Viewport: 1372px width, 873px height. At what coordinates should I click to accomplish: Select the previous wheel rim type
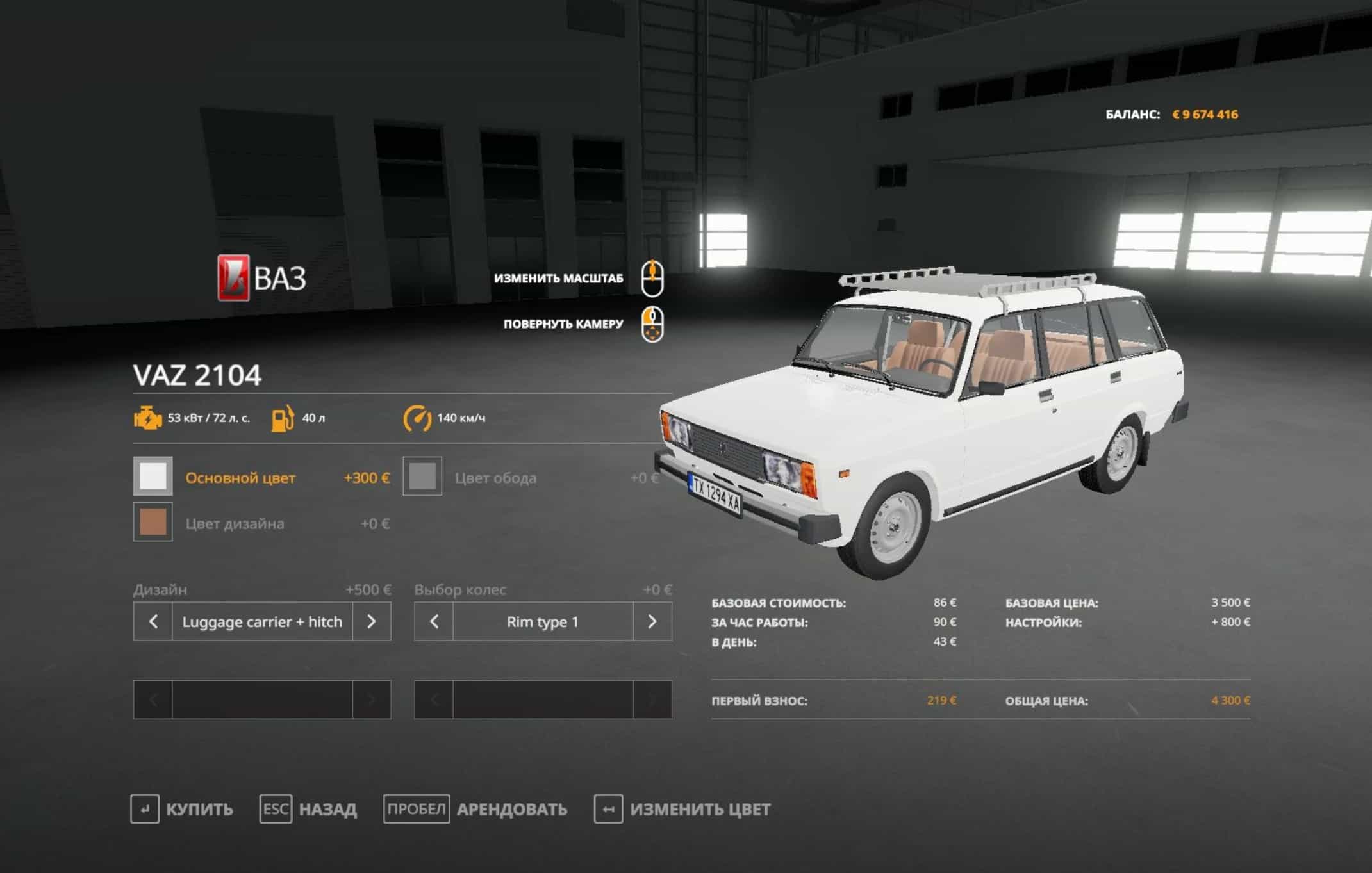pos(434,621)
